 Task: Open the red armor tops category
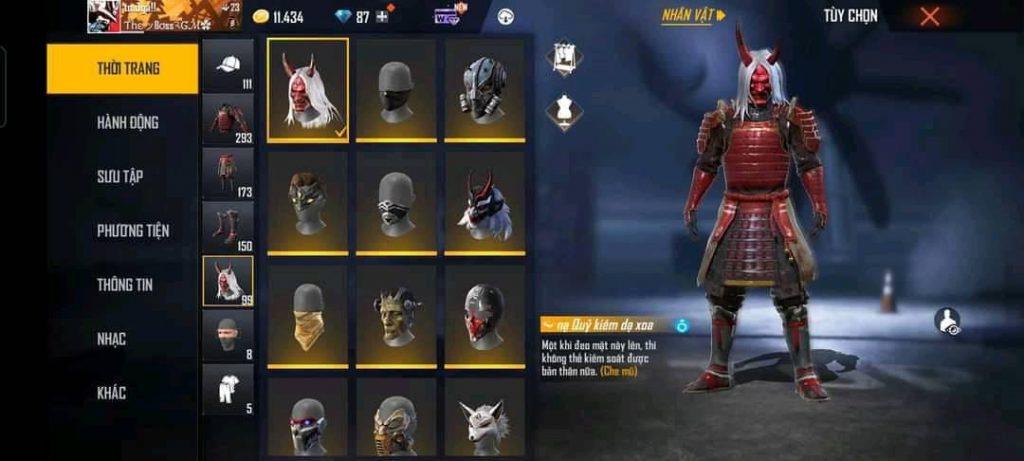point(228,119)
